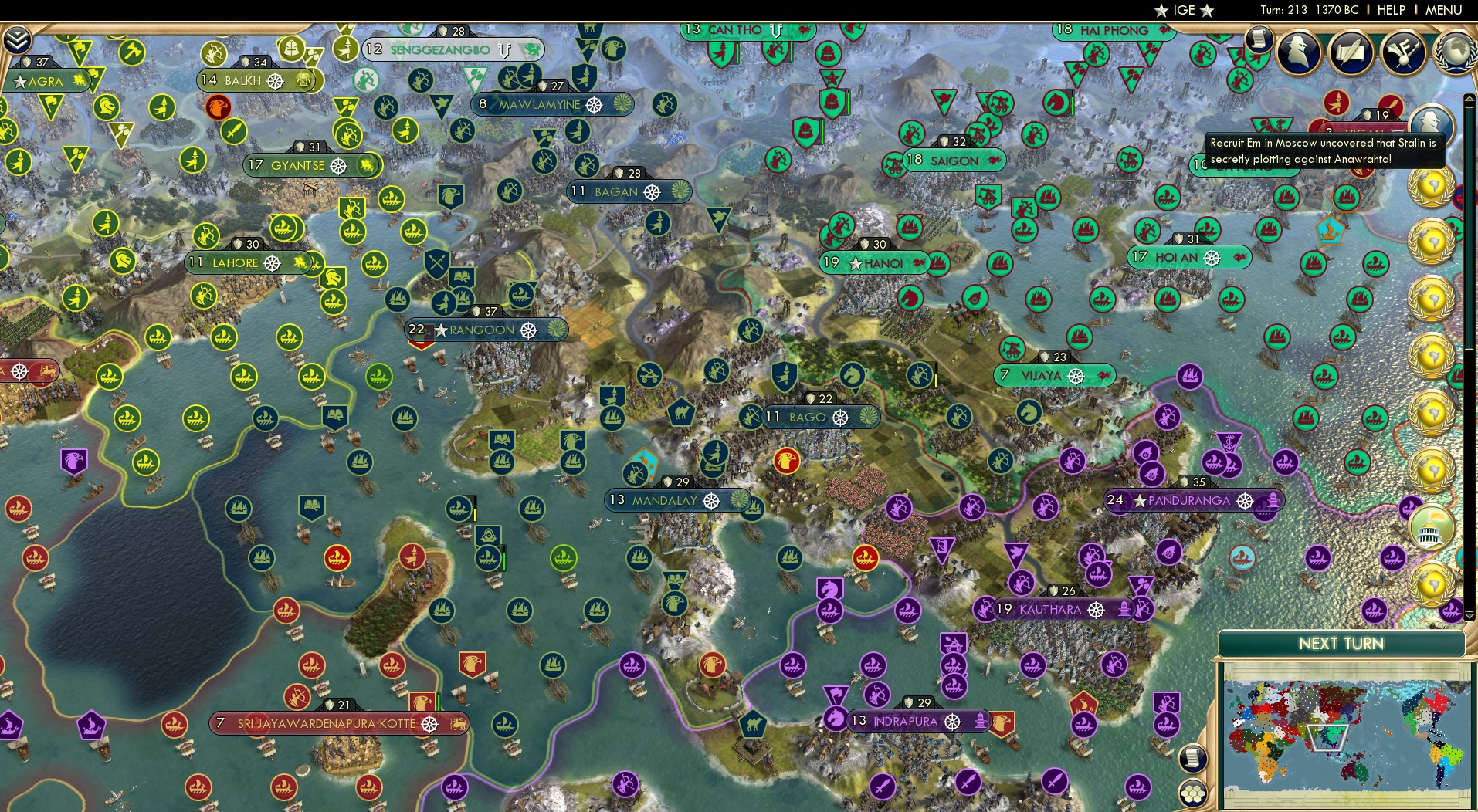Open HELP from the top bar
This screenshot has height=812, width=1478.
1389,10
